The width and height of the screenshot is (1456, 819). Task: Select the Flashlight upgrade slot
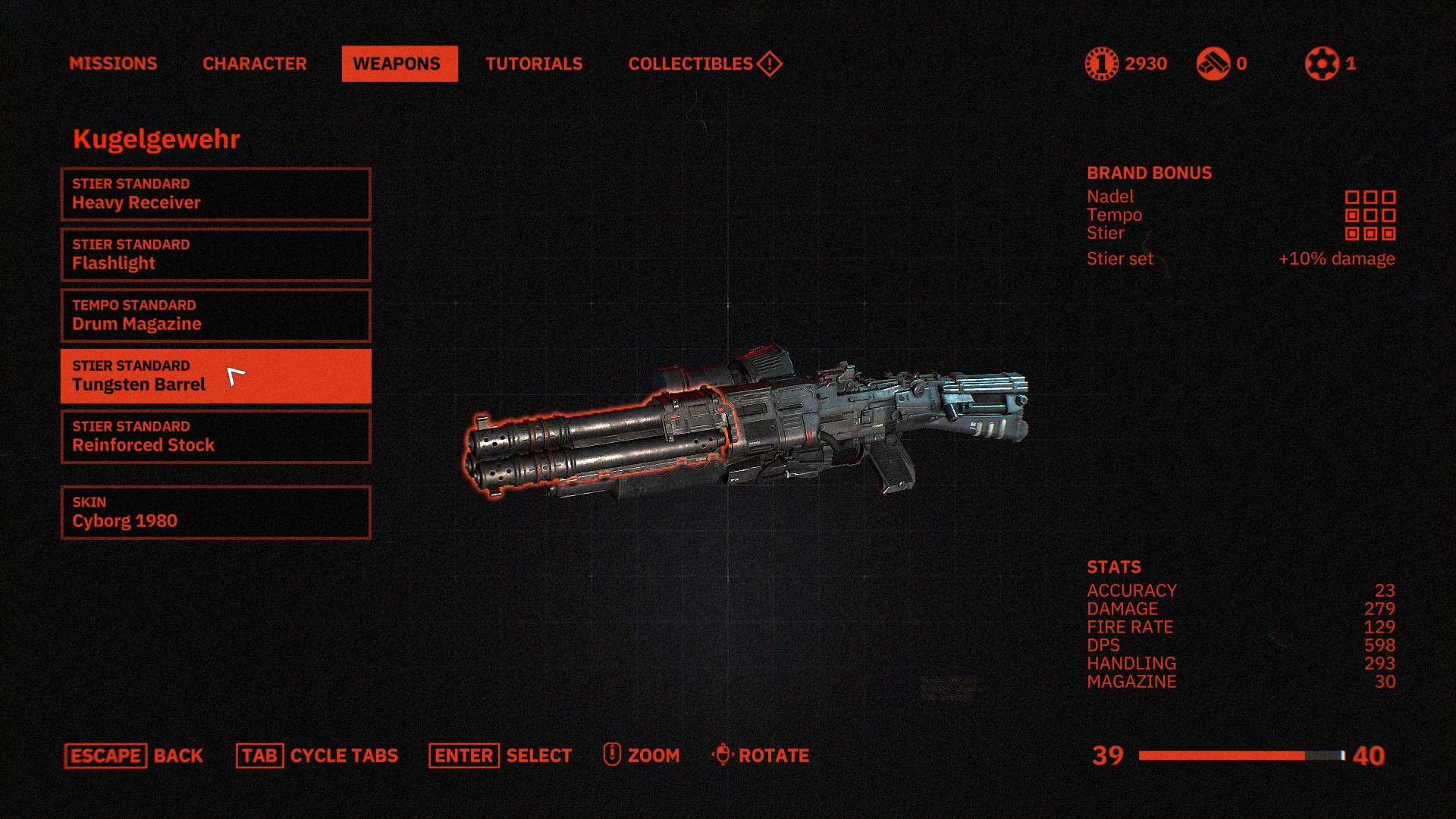click(215, 255)
